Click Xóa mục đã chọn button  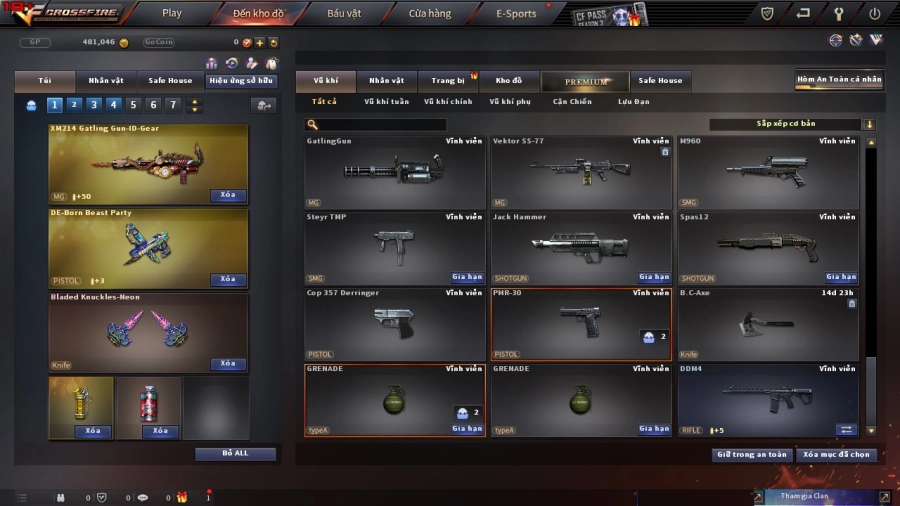(838, 454)
